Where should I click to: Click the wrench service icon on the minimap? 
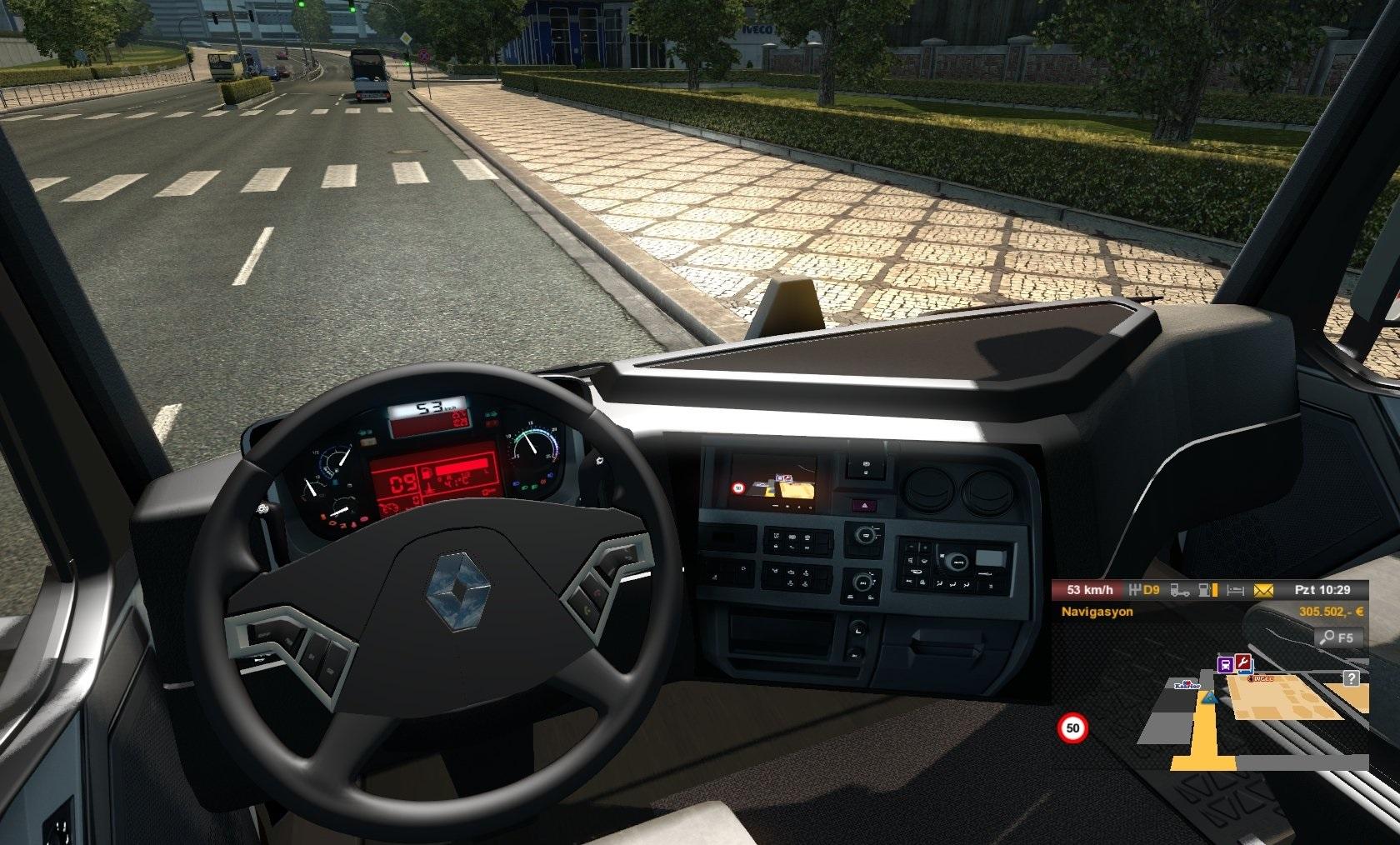1242,662
